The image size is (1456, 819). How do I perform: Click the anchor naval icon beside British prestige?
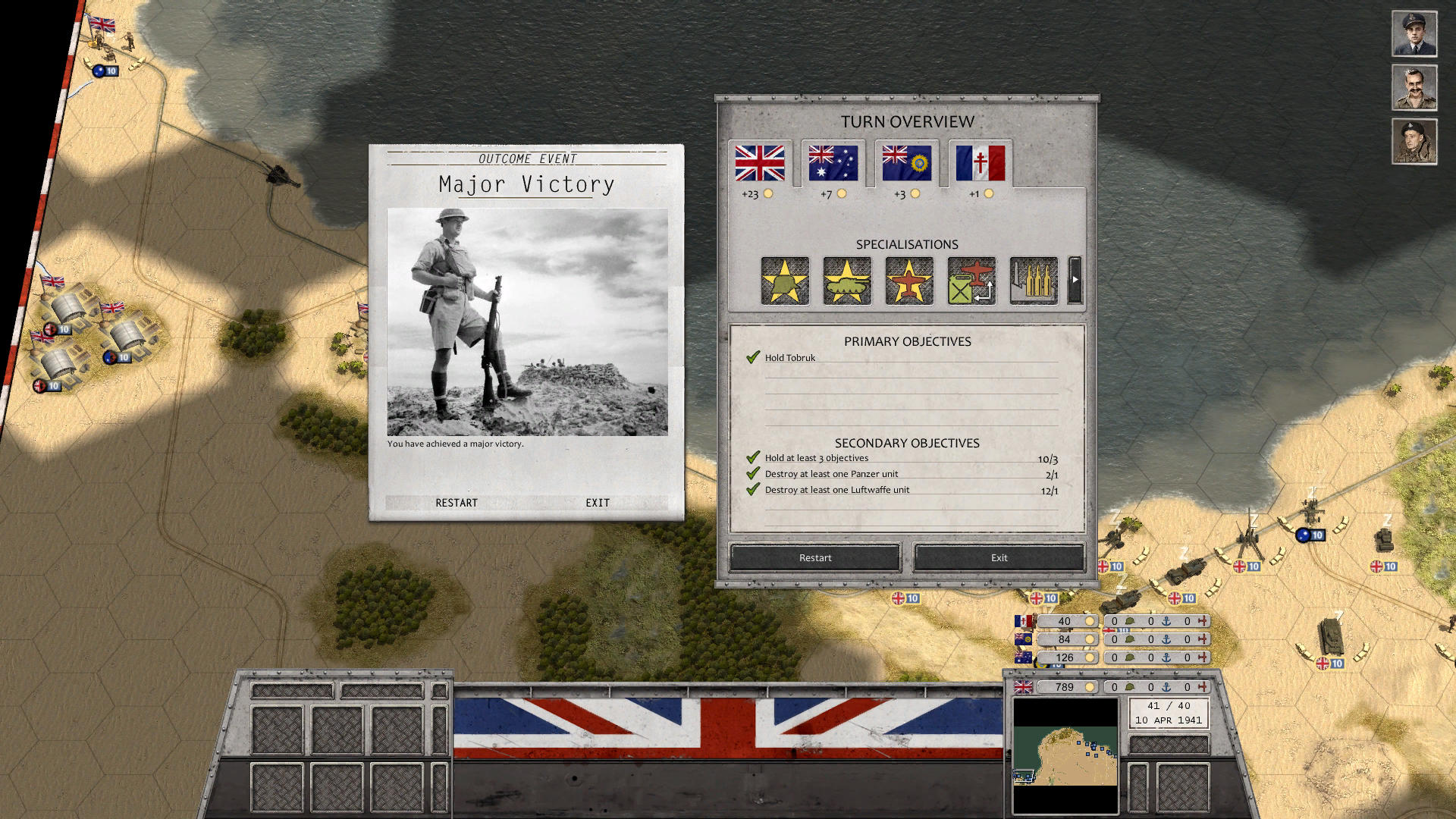1166,688
